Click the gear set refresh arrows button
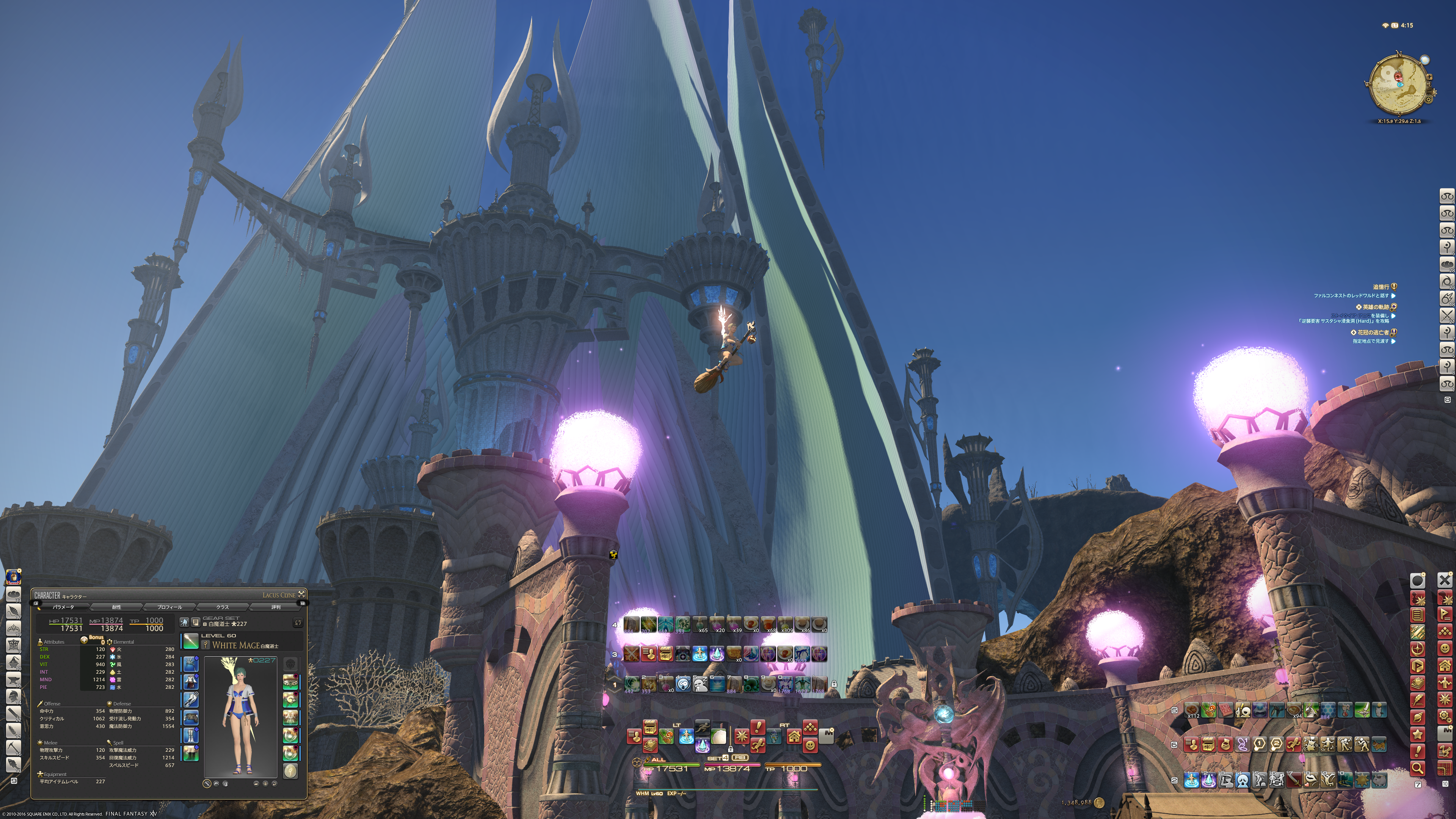1456x819 pixels. [298, 623]
